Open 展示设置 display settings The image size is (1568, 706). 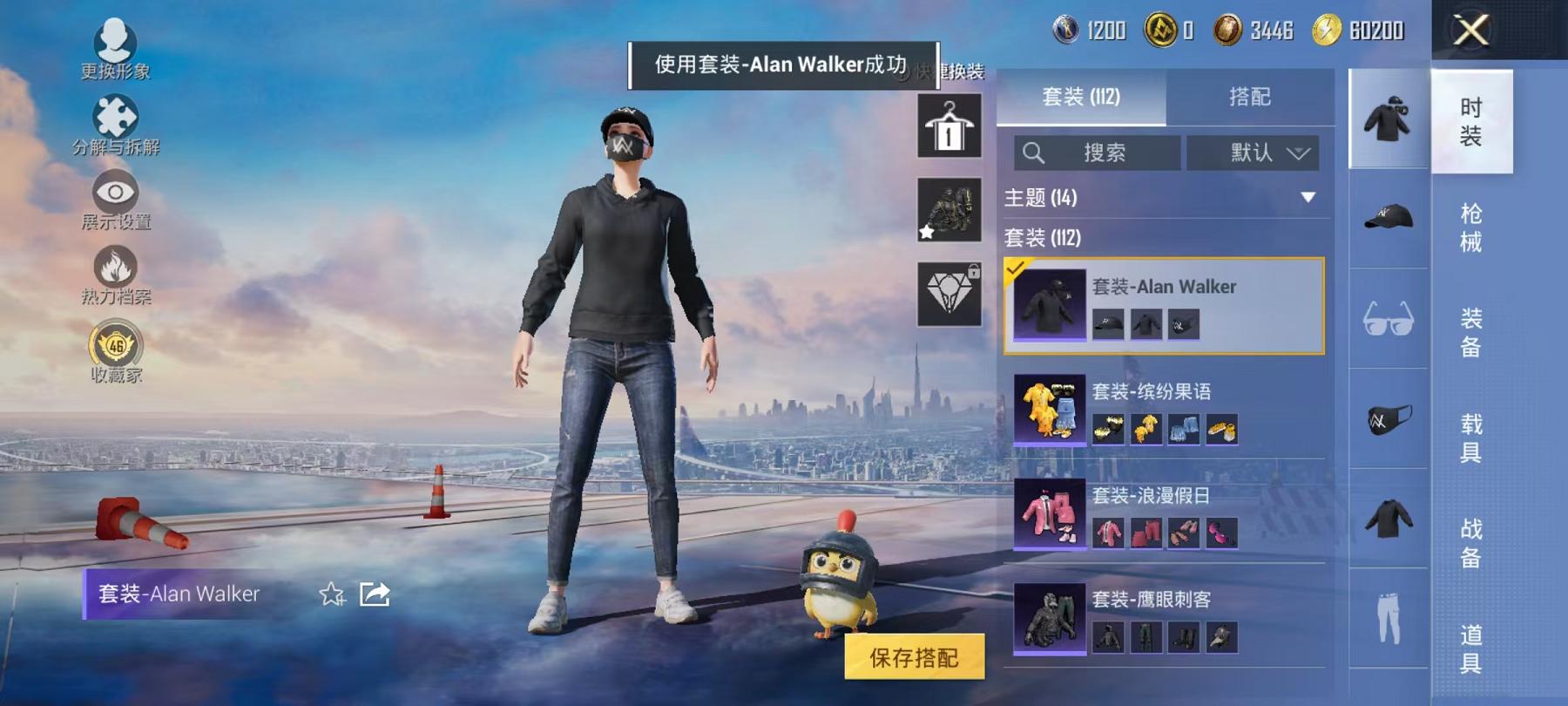114,193
